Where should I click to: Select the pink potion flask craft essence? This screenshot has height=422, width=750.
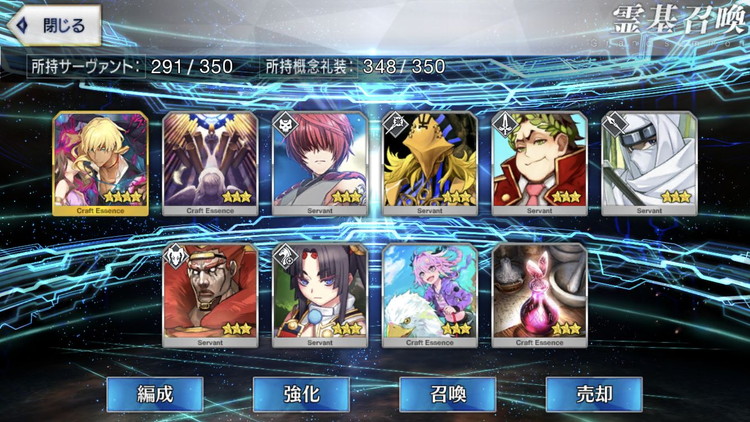point(540,294)
